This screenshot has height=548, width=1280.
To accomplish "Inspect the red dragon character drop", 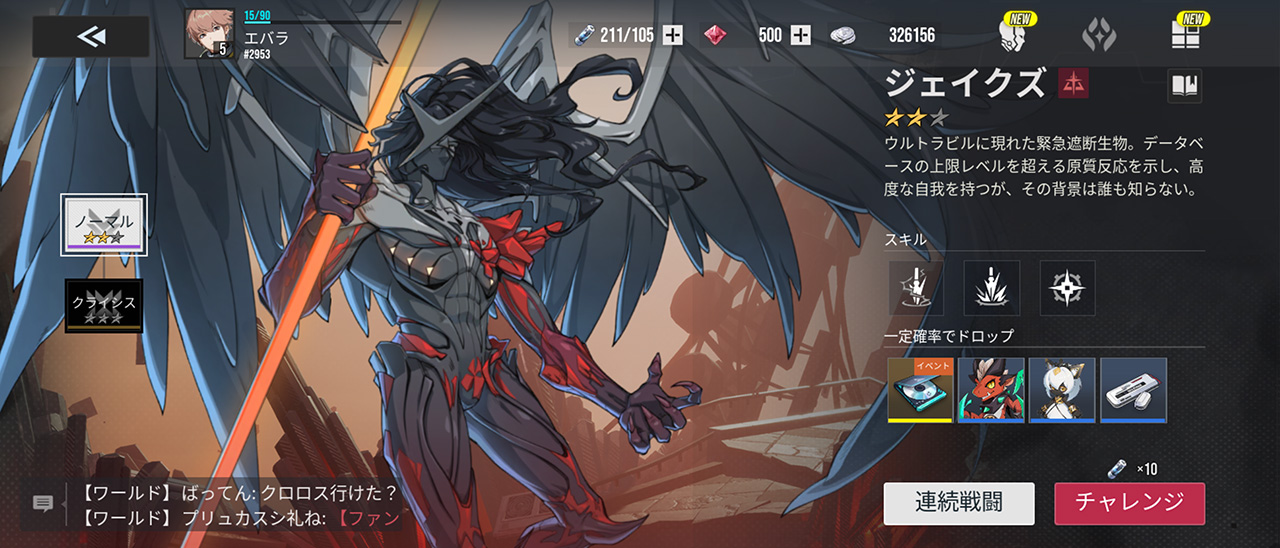I will [991, 390].
